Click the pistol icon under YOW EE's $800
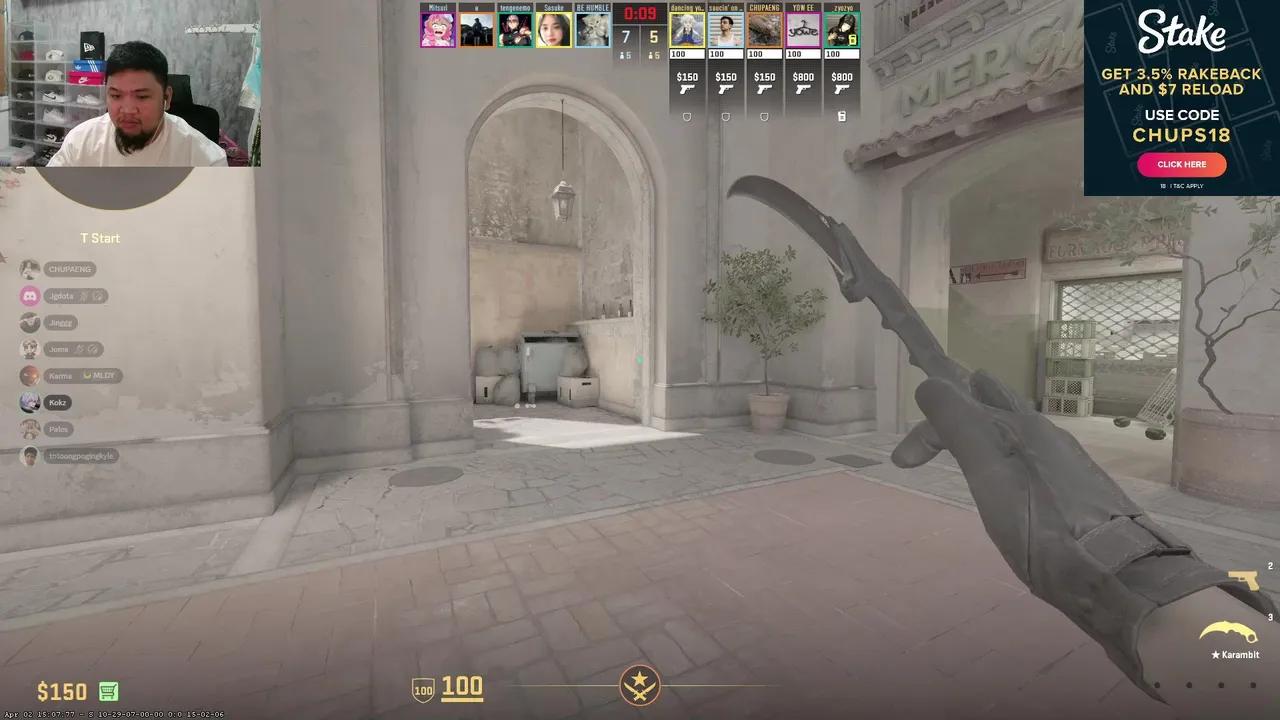The image size is (1280, 720). coord(803,90)
